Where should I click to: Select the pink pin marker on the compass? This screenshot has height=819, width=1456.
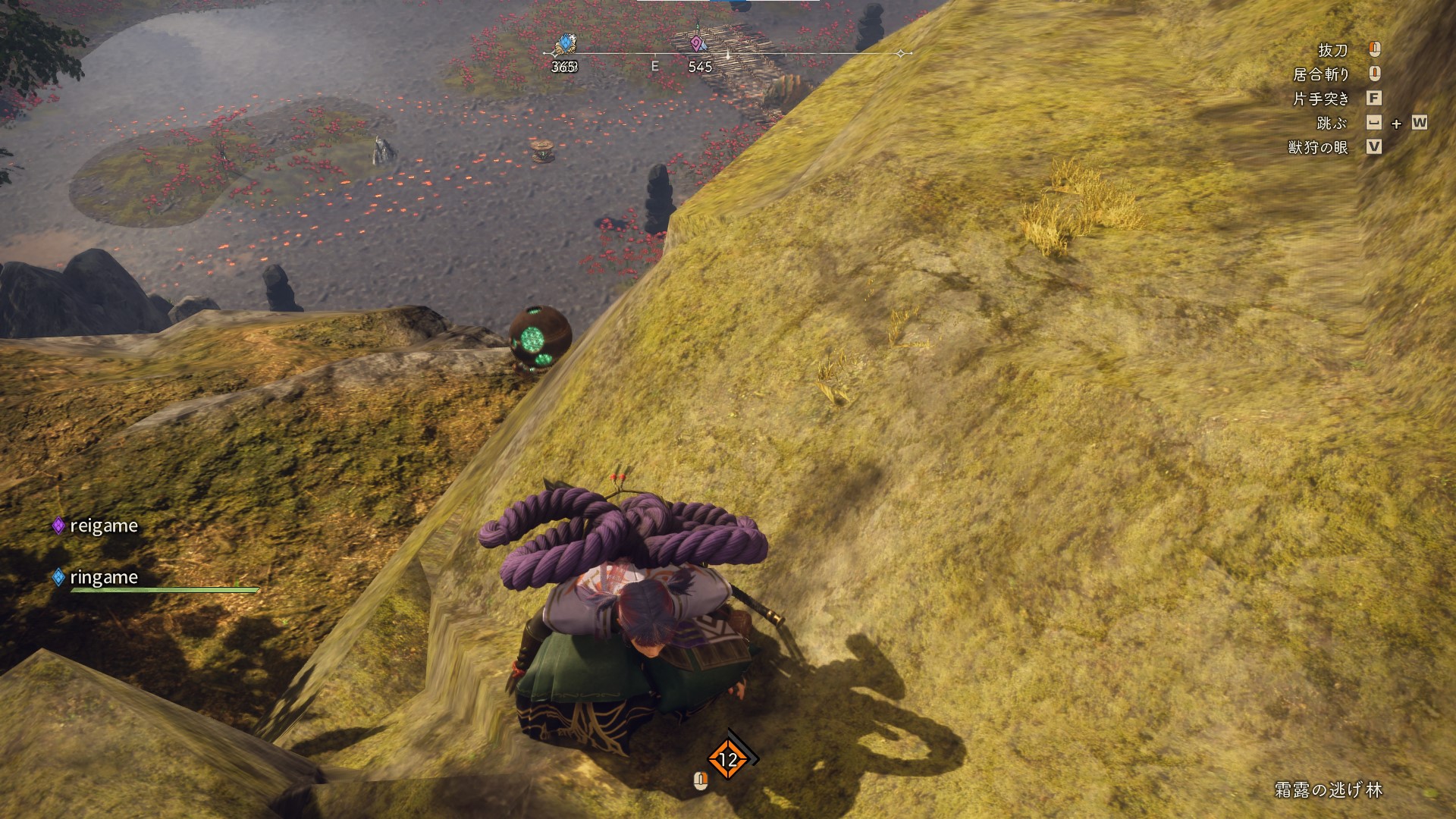696,44
